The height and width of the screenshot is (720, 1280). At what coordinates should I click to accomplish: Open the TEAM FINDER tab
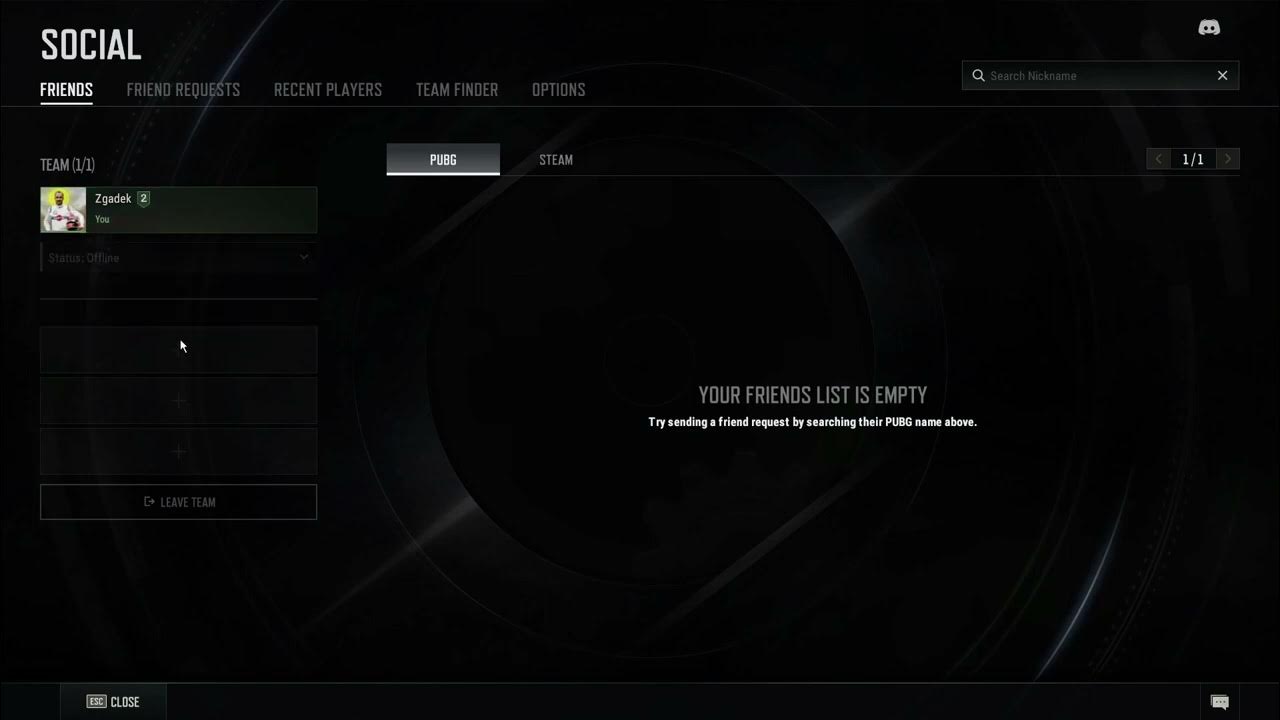click(x=456, y=89)
